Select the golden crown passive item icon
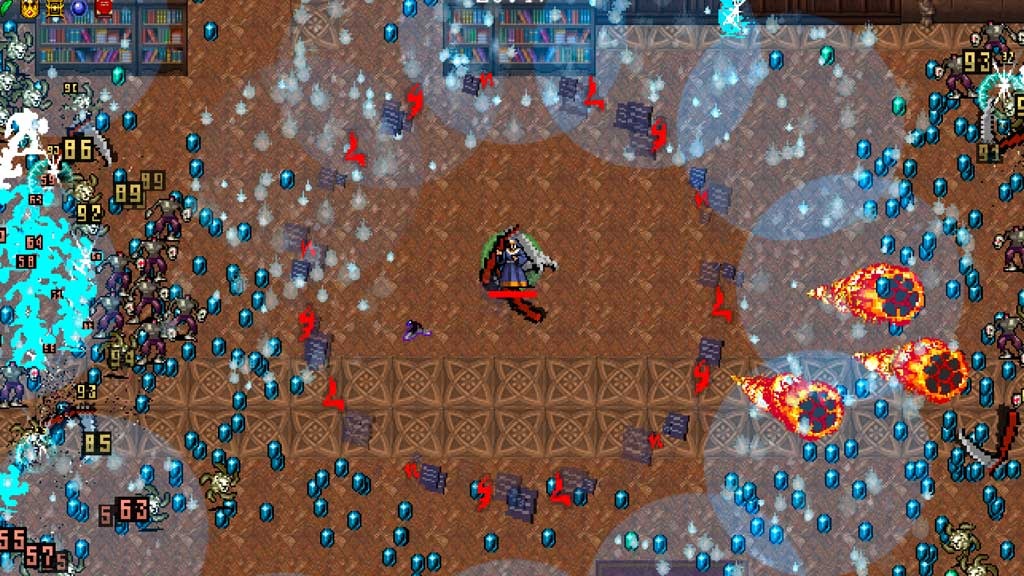 [x=29, y=9]
